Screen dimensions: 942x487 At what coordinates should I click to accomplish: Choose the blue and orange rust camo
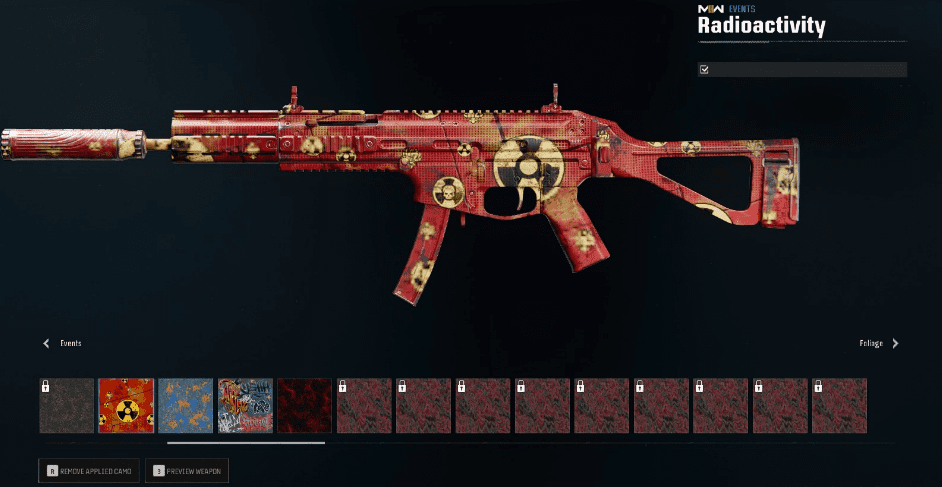185,405
